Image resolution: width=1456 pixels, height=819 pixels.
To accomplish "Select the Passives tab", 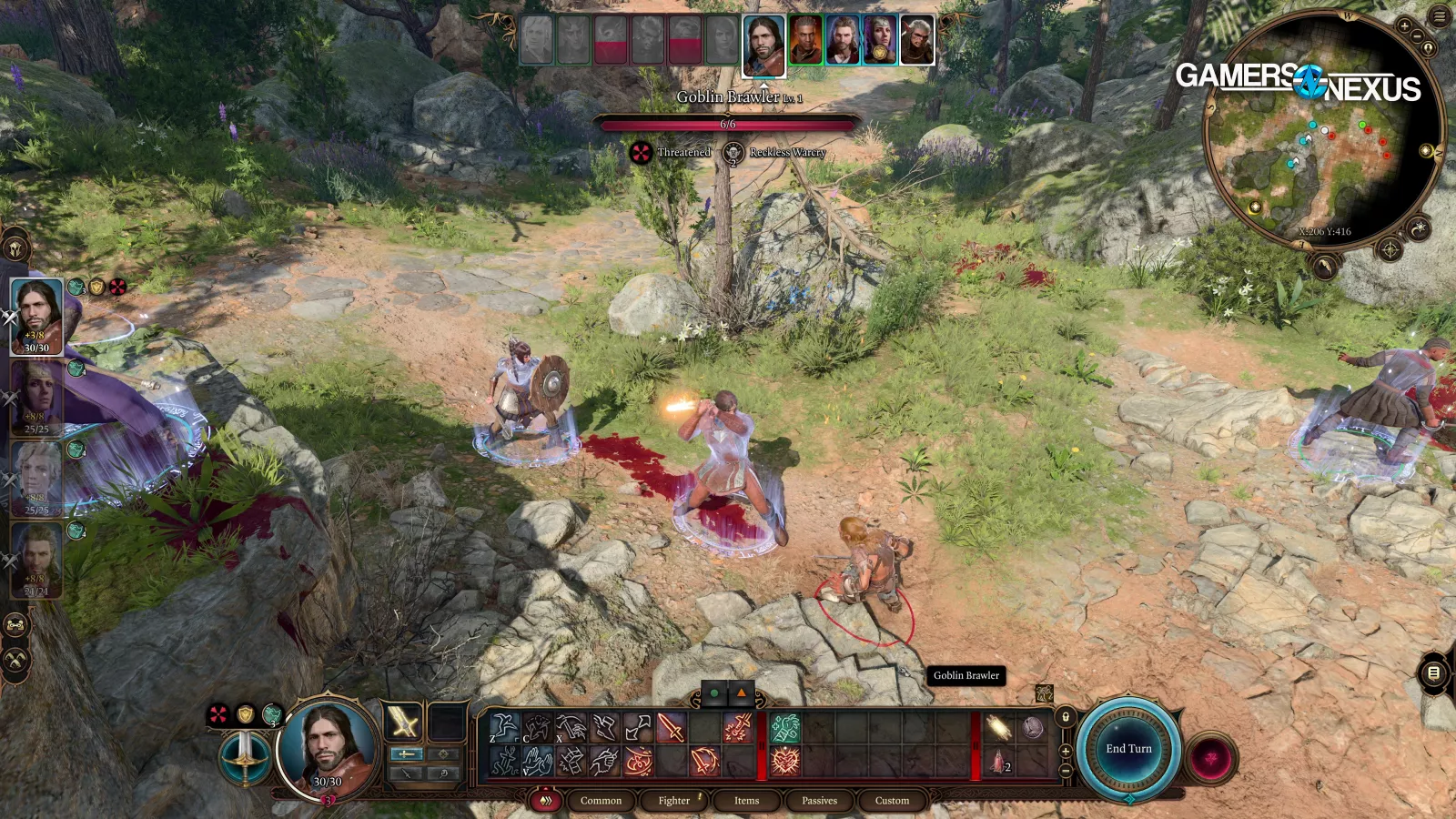I will [x=819, y=801].
